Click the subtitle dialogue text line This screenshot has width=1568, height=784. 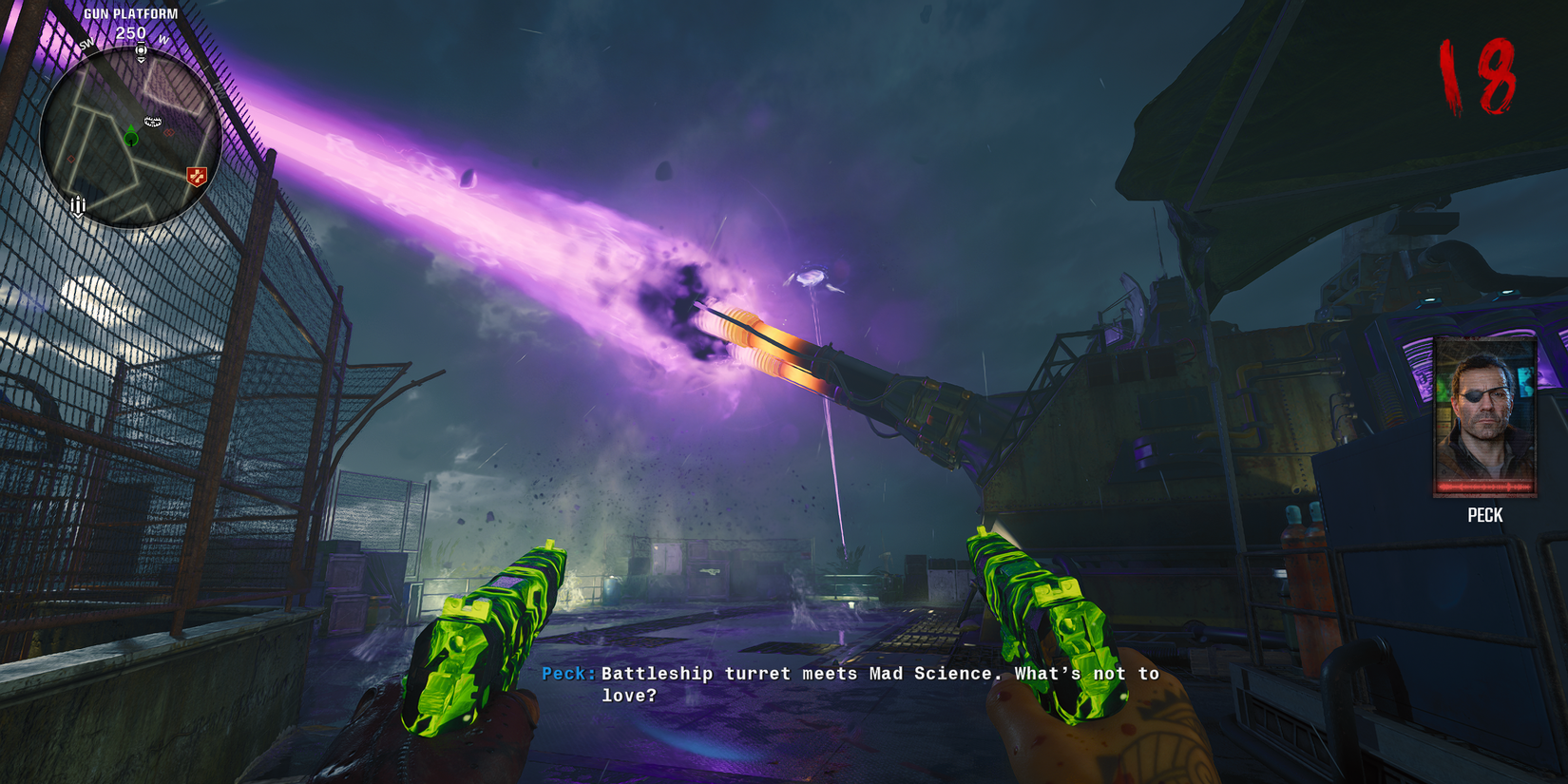point(874,673)
